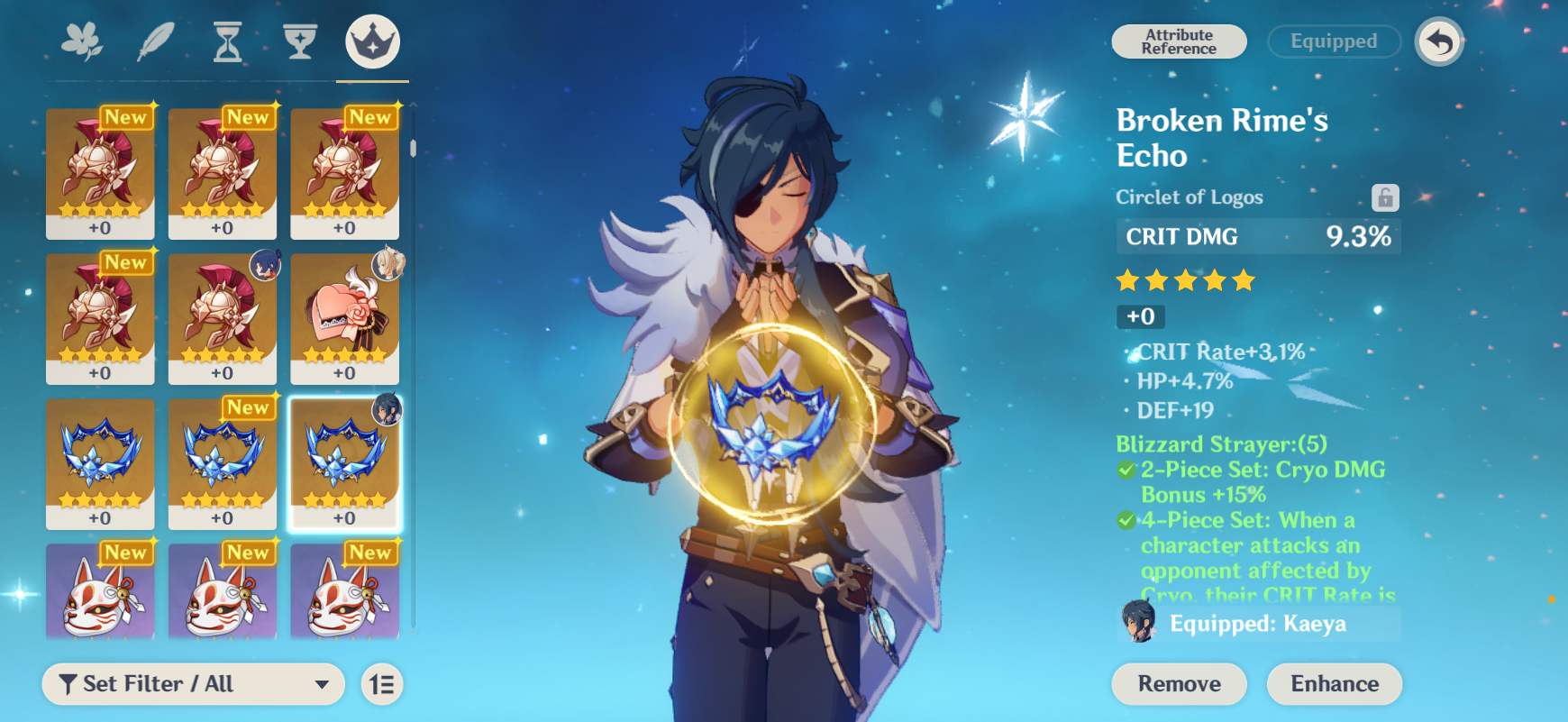Select the Flower of Life tab icon
1568x722 pixels.
81,41
